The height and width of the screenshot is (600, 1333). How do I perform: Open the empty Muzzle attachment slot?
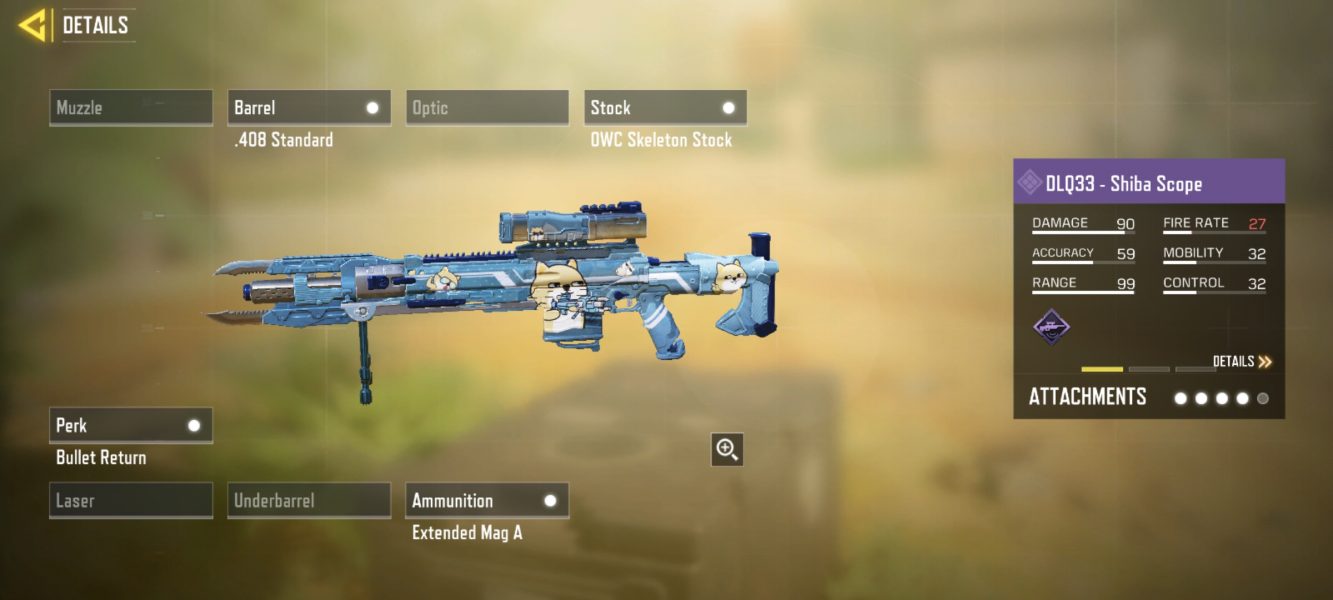(x=131, y=108)
